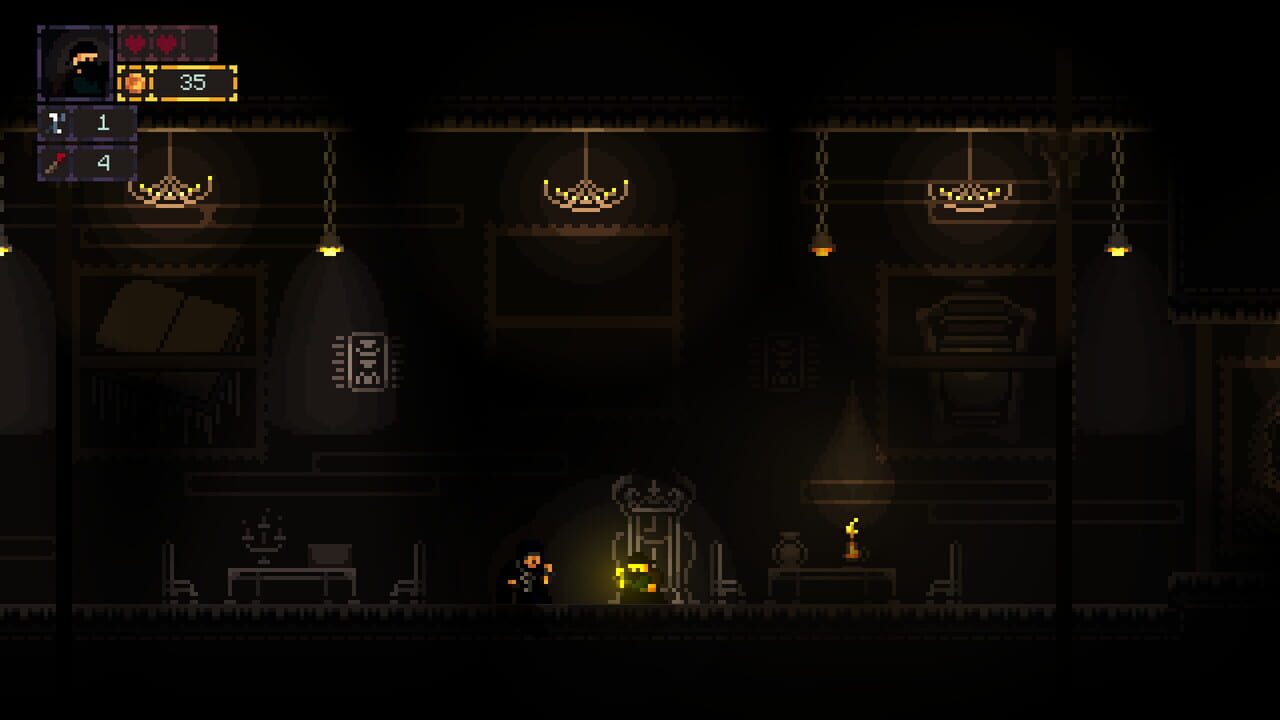Click the gold coin currency icon
The image size is (1280, 720).
click(x=135, y=83)
